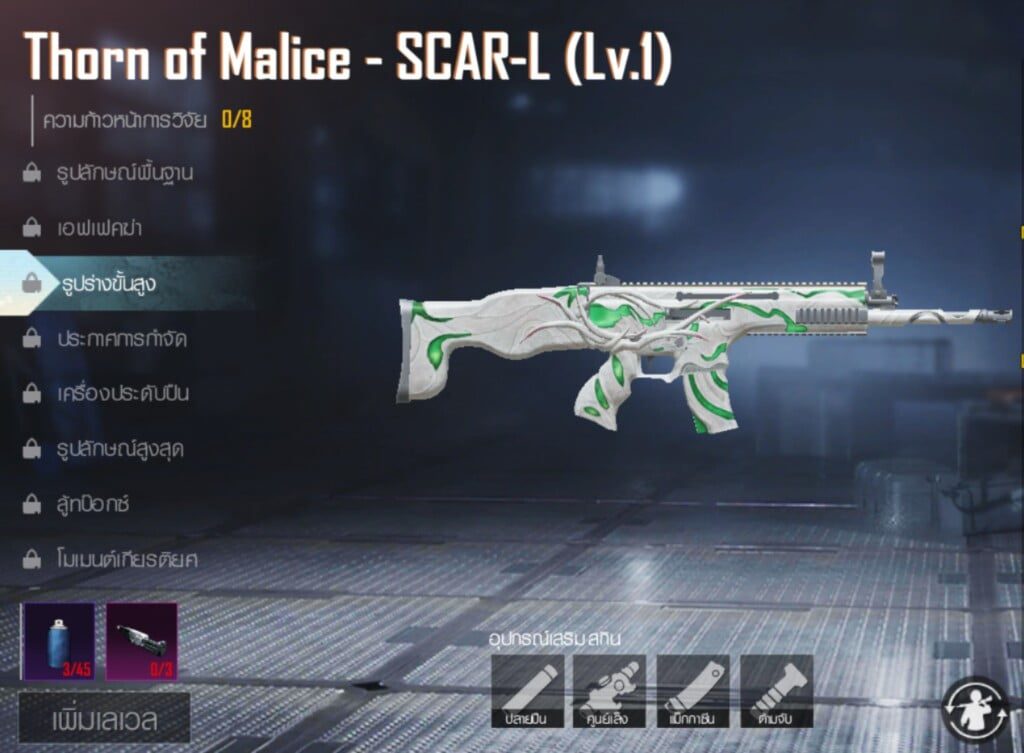Image resolution: width=1024 pixels, height=753 pixels.
Task: Click the เพิ่มเลเวล (level up) button
Action: 104,718
